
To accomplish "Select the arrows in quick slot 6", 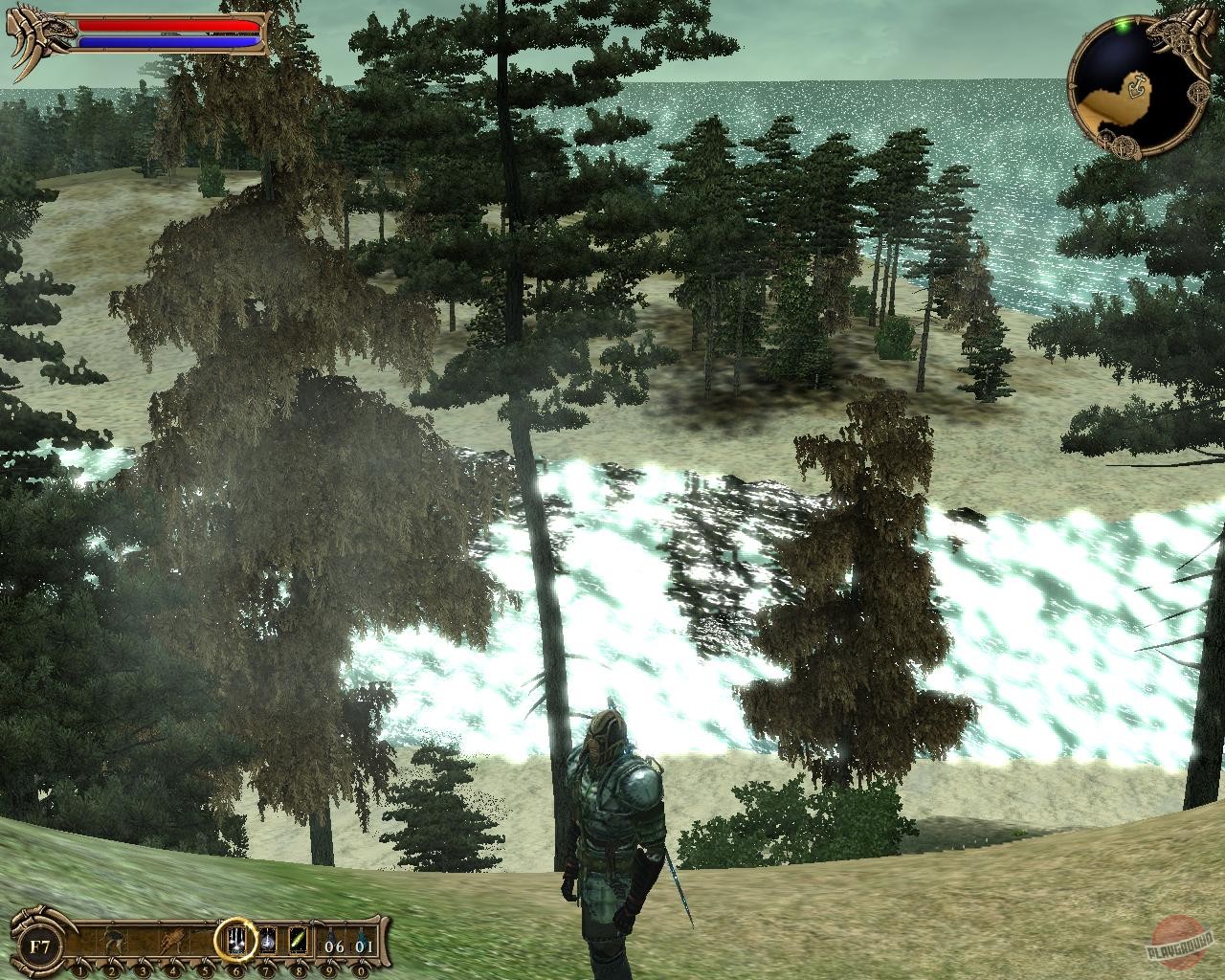I will tap(235, 939).
